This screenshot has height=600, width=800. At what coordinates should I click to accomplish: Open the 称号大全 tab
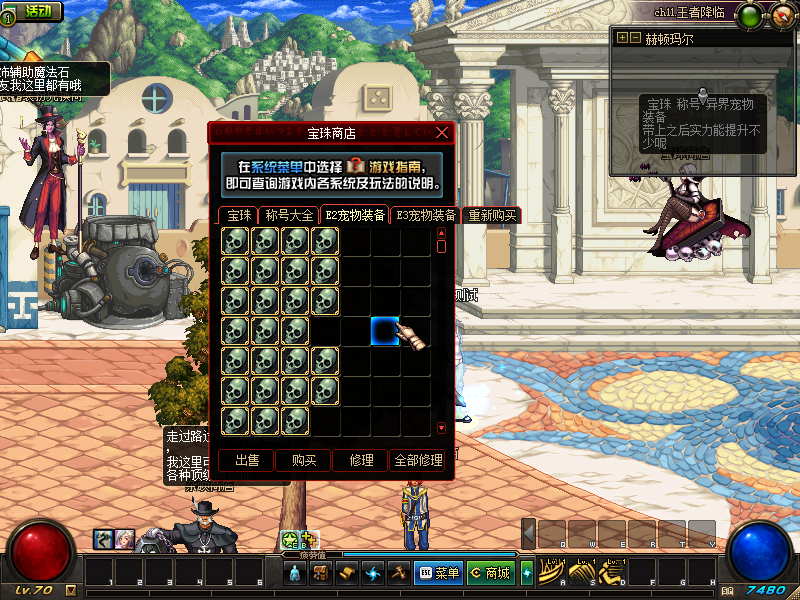coord(288,215)
